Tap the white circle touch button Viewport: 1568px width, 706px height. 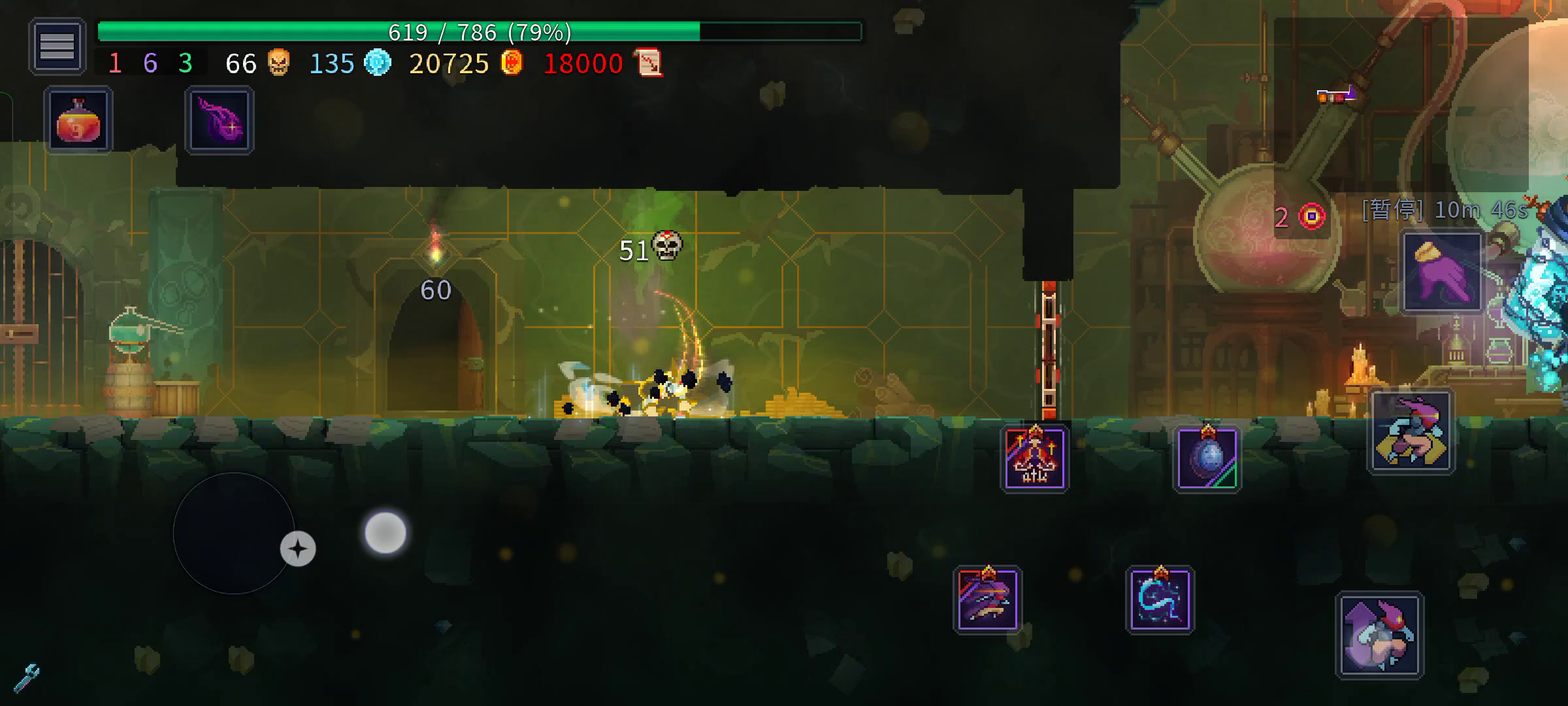385,533
